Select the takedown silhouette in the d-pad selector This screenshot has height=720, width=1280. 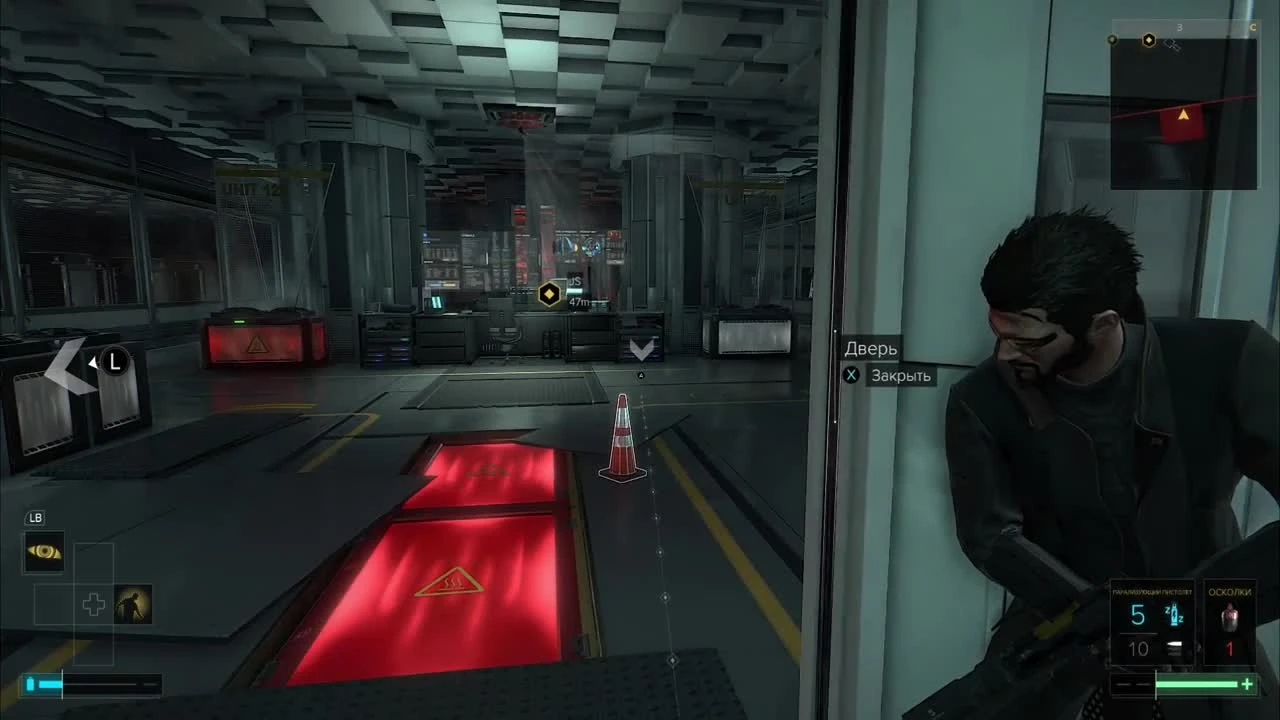pyautogui.click(x=132, y=604)
